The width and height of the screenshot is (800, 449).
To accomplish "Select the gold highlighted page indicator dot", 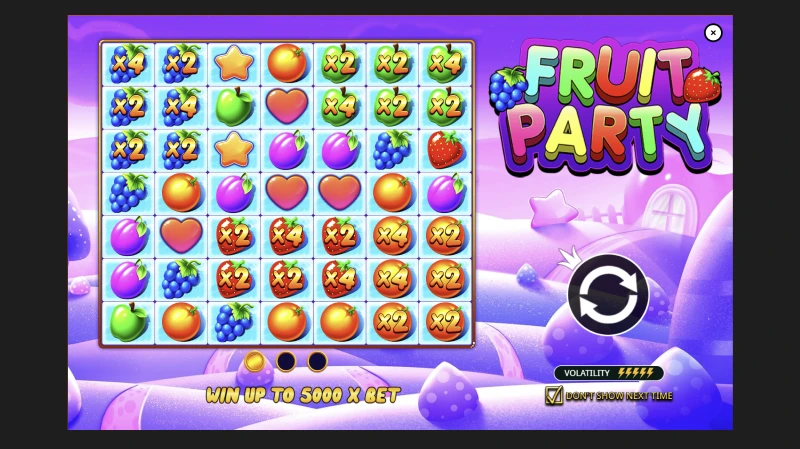I will (x=255, y=361).
